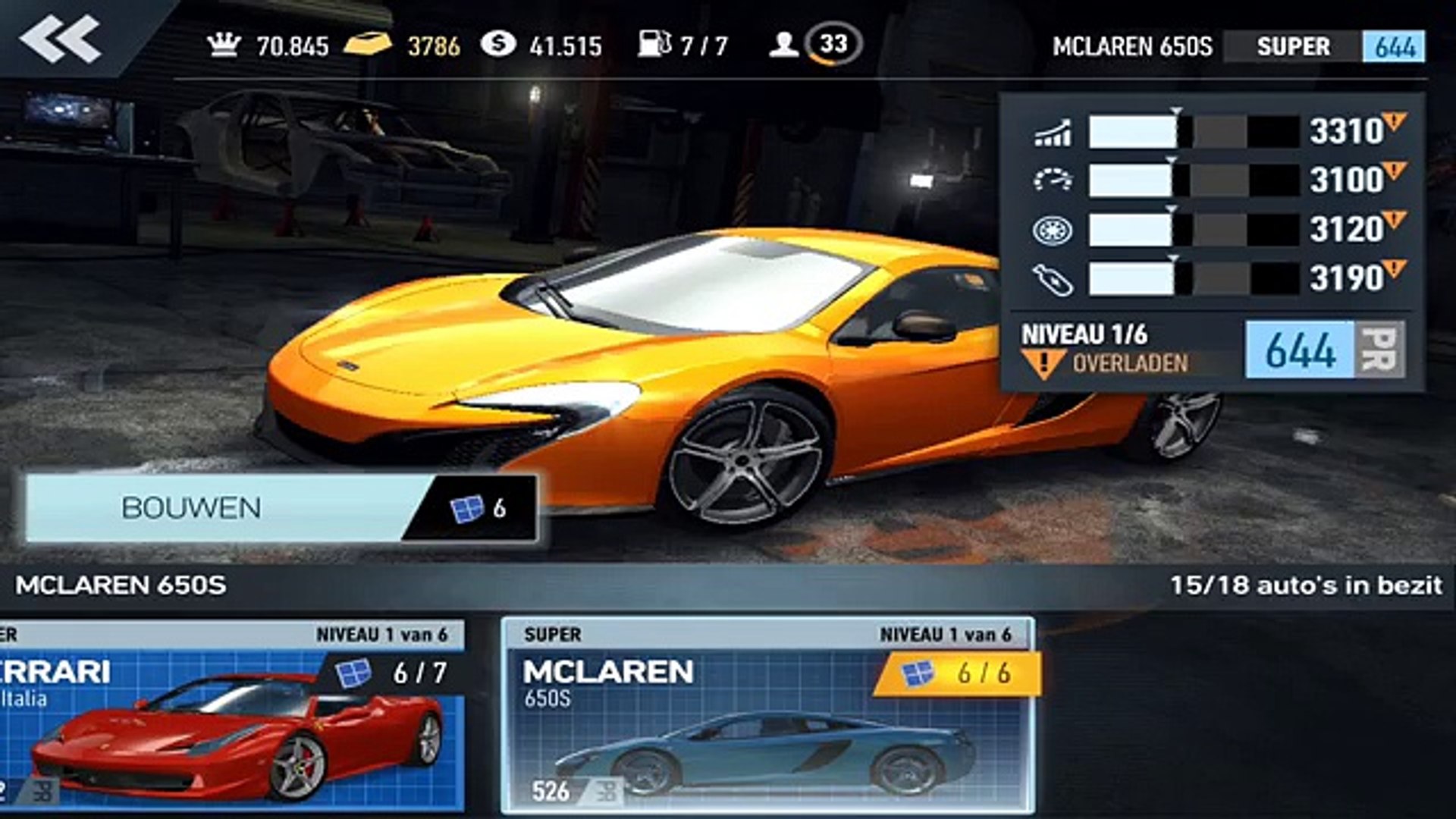The height and width of the screenshot is (819, 1456).
Task: Tap the 644 PR rating box
Action: [x=1324, y=350]
